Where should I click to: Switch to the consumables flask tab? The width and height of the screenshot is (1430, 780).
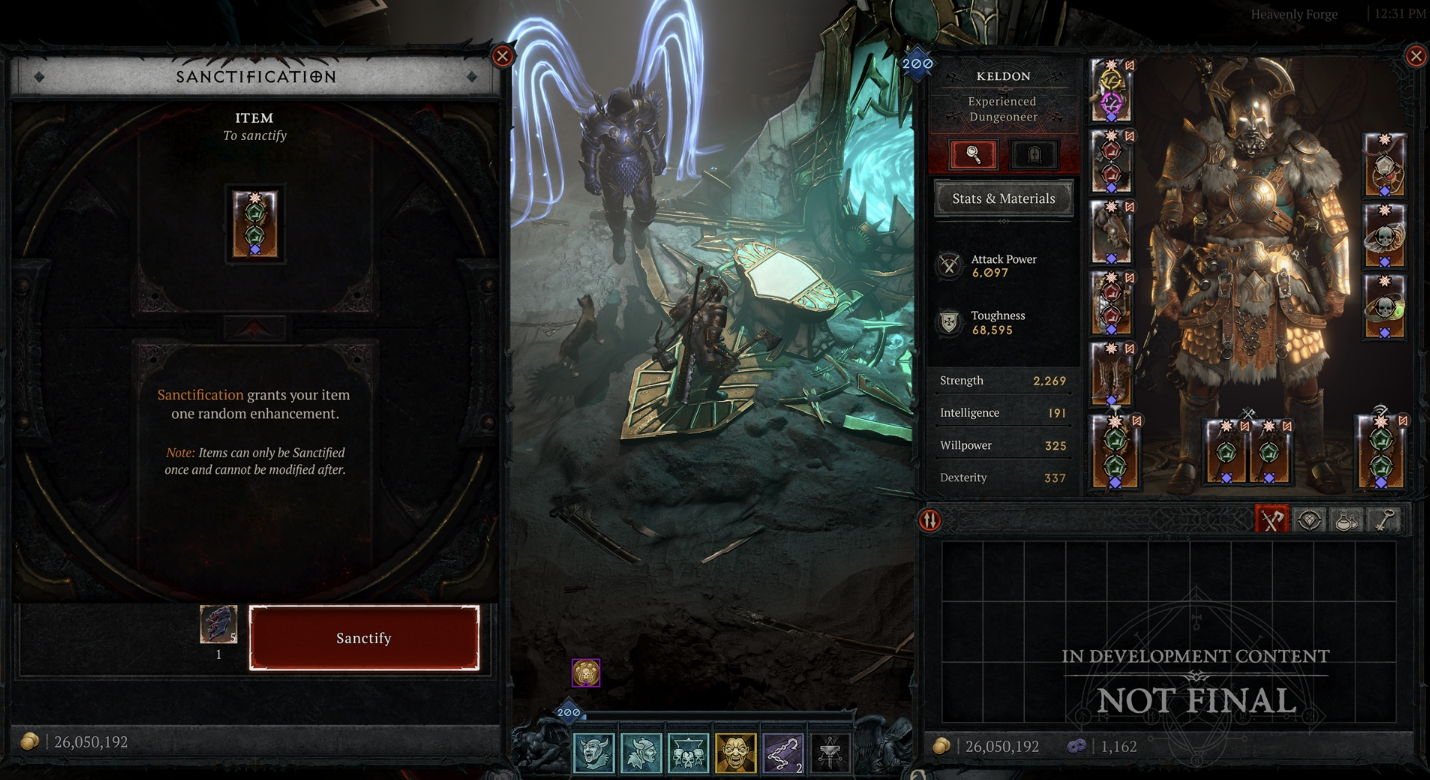coord(1347,520)
